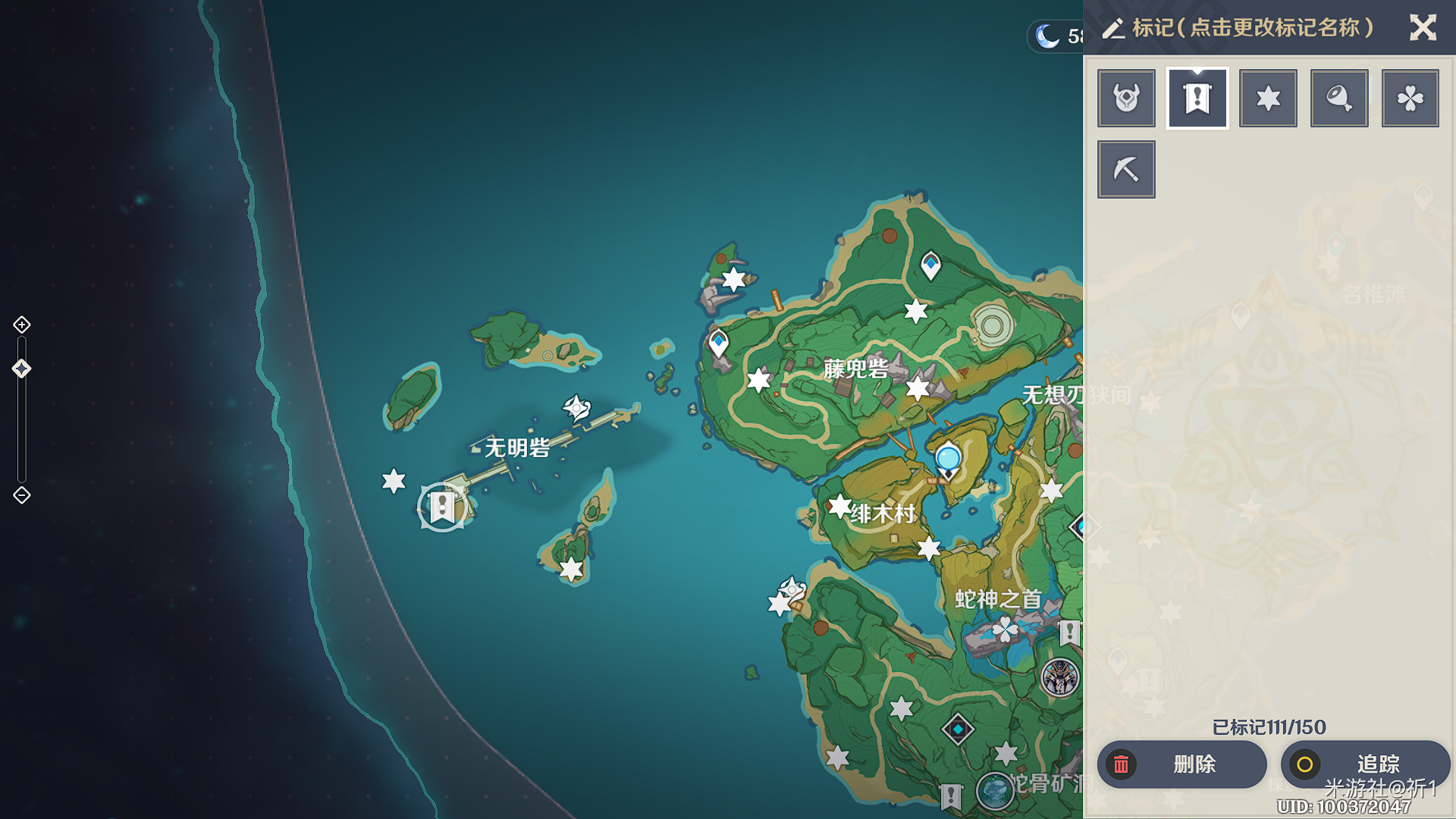
Task: Select the horned monster marker icon
Action: pos(1126,99)
